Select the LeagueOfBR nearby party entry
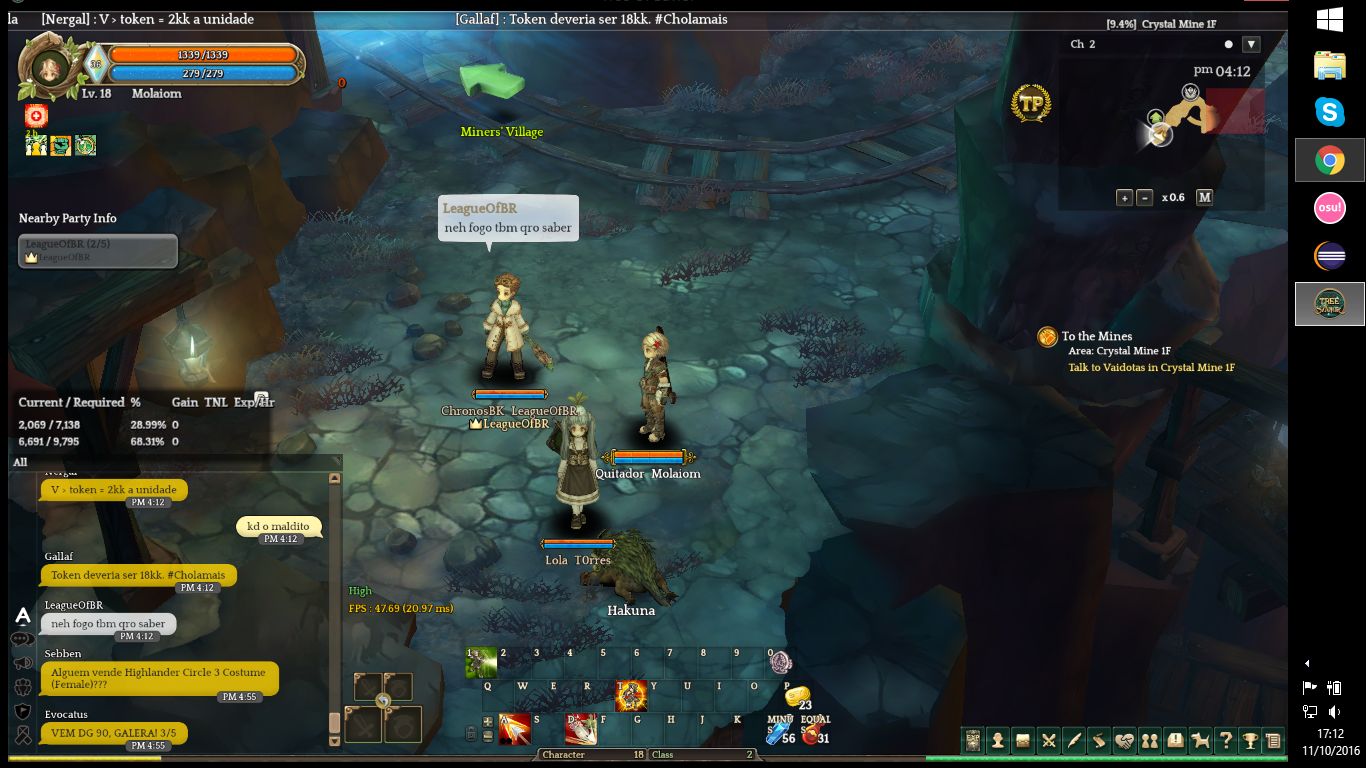 (x=98, y=251)
